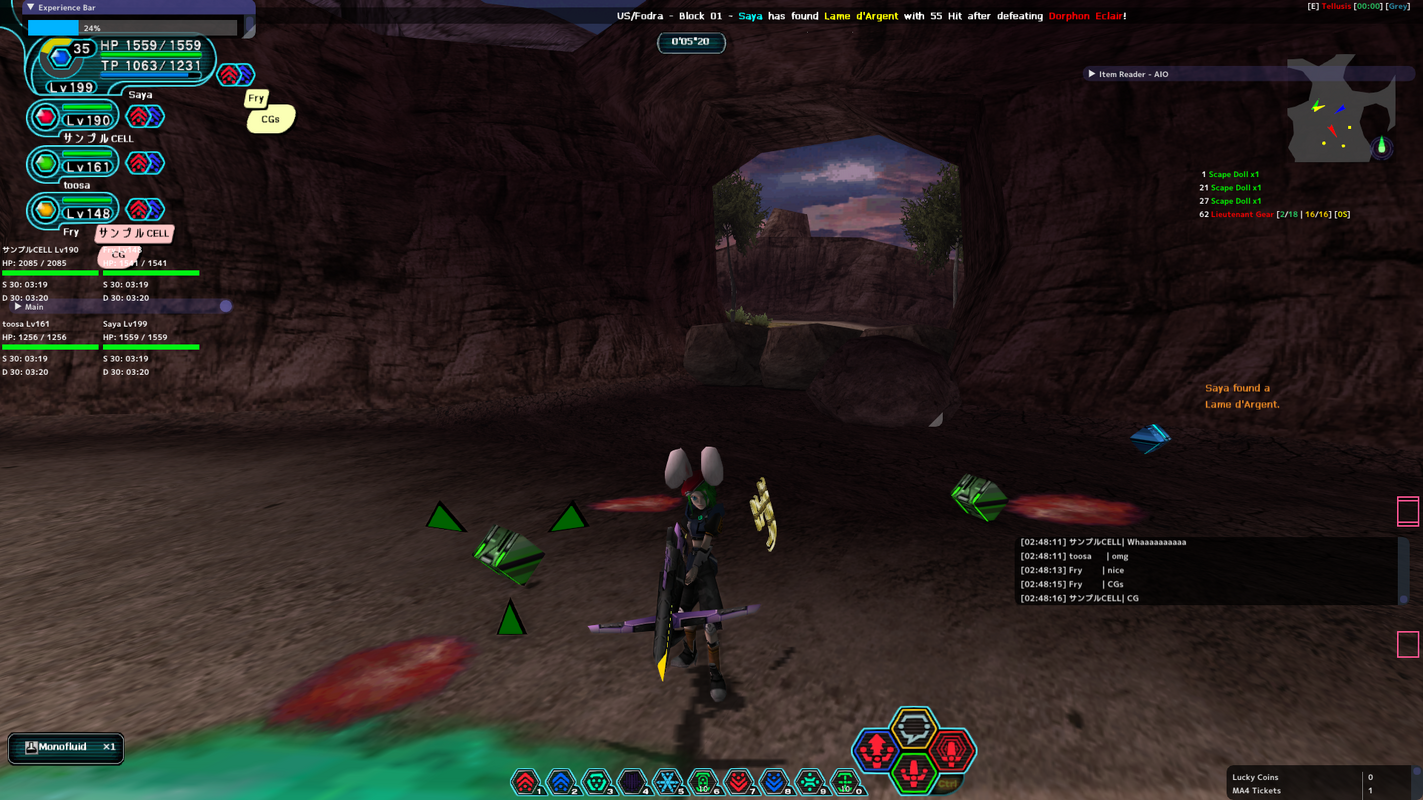Screen dimensions: 1423x800
Task: Activate the snowflake ice technique in slot 5
Action: [667, 782]
